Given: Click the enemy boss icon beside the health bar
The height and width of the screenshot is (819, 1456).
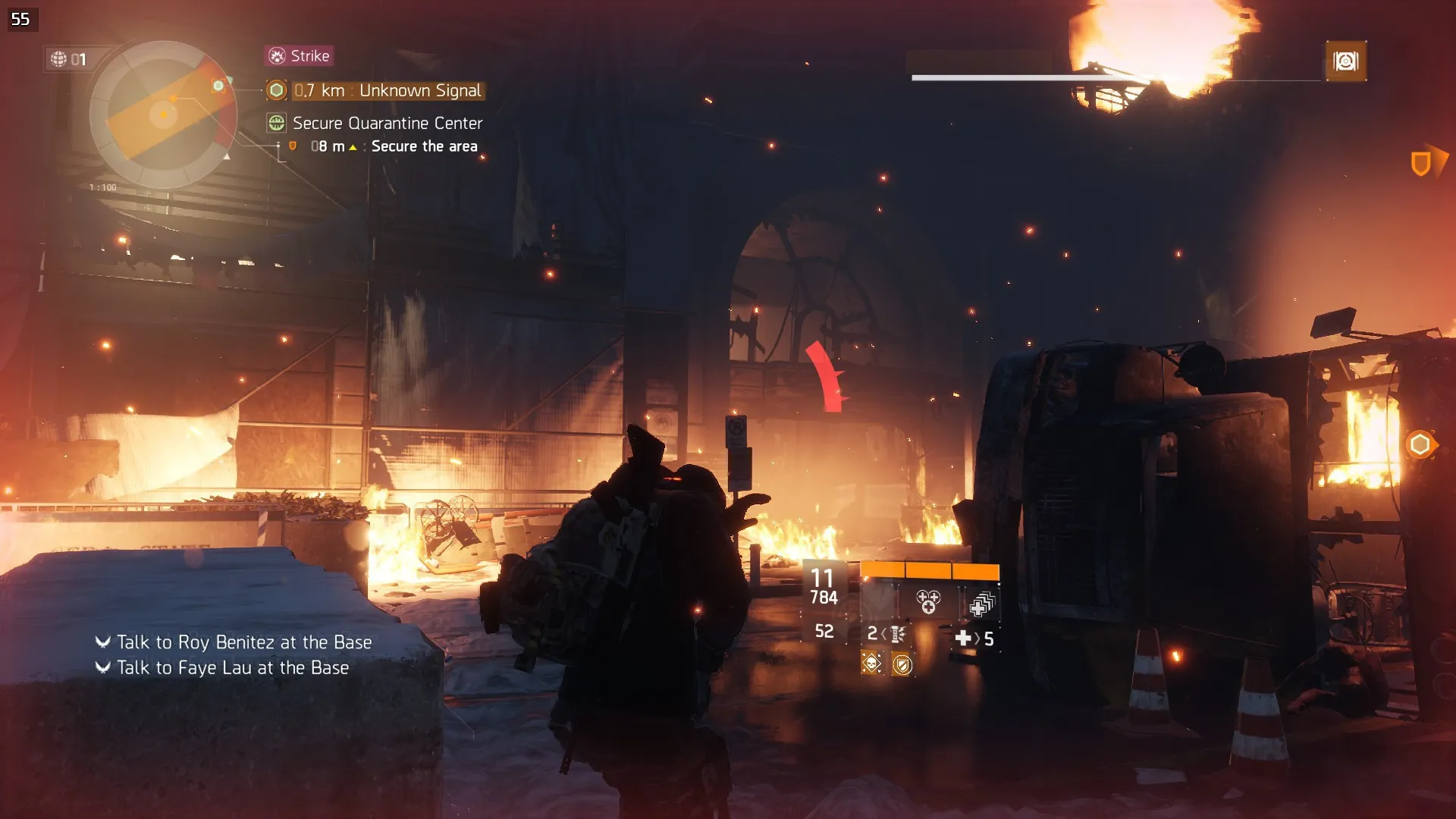Looking at the screenshot, I should (1345, 61).
